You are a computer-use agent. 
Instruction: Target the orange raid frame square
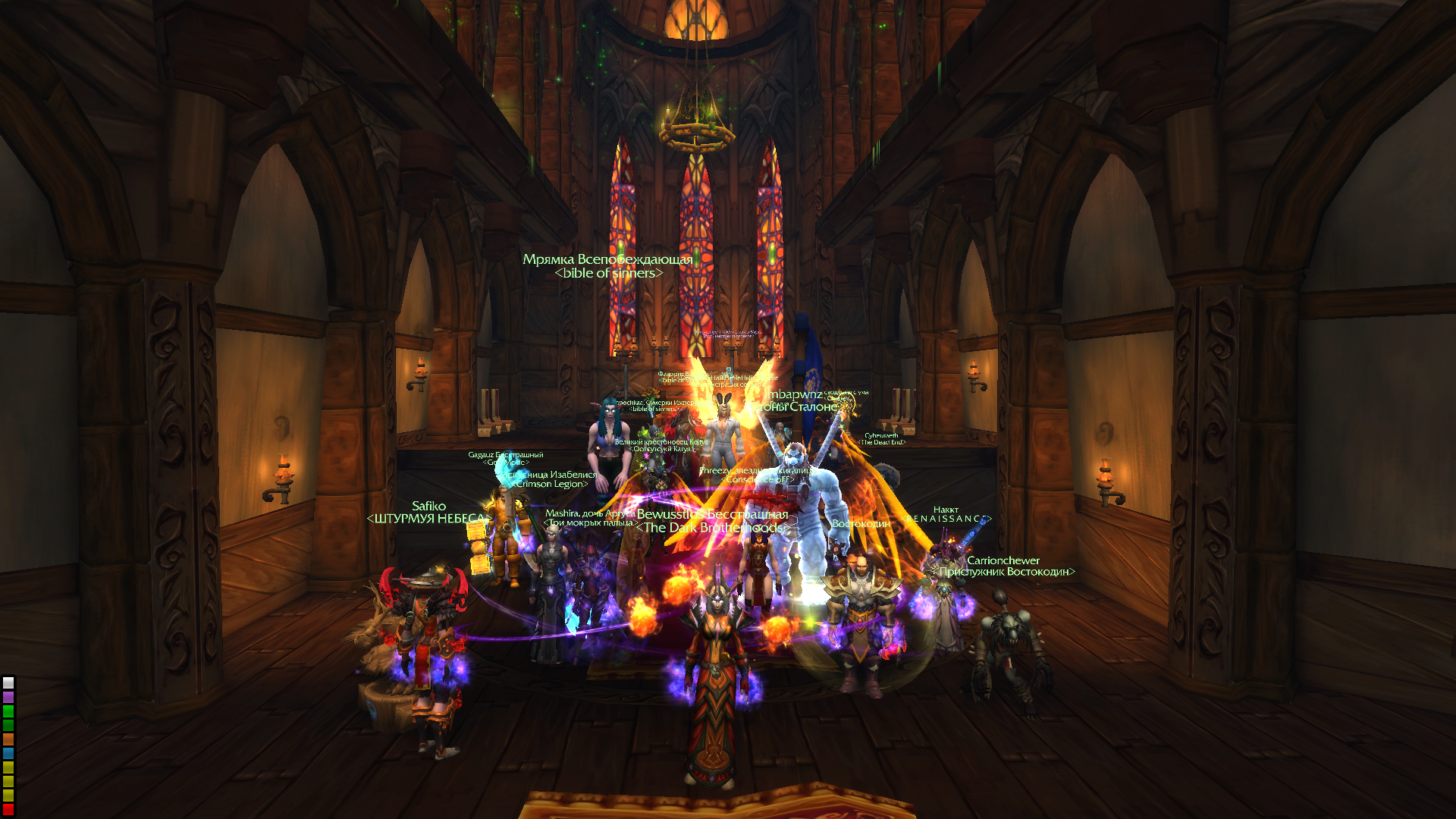8,739
